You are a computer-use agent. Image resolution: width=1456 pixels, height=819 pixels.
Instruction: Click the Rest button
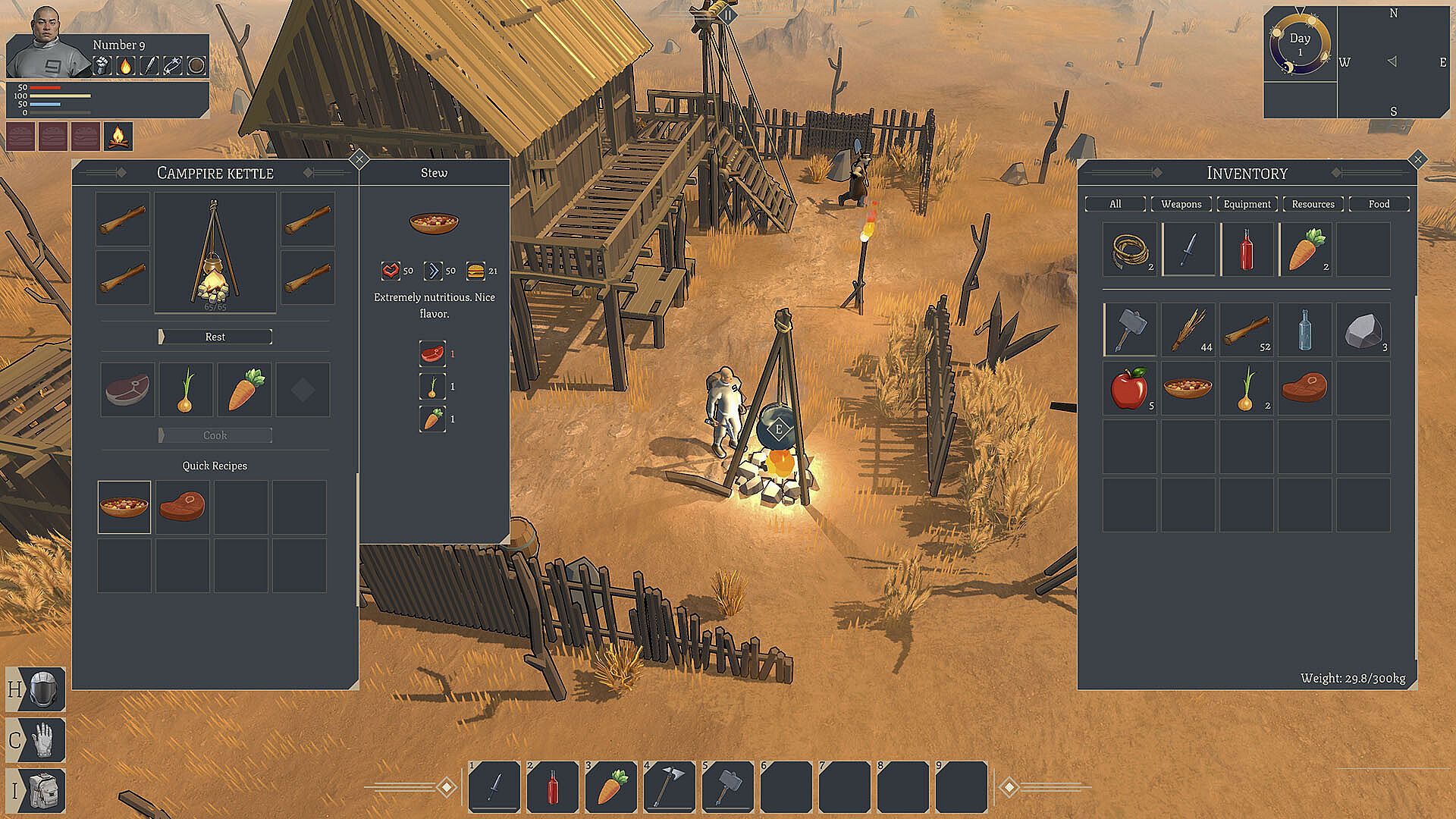(x=215, y=337)
